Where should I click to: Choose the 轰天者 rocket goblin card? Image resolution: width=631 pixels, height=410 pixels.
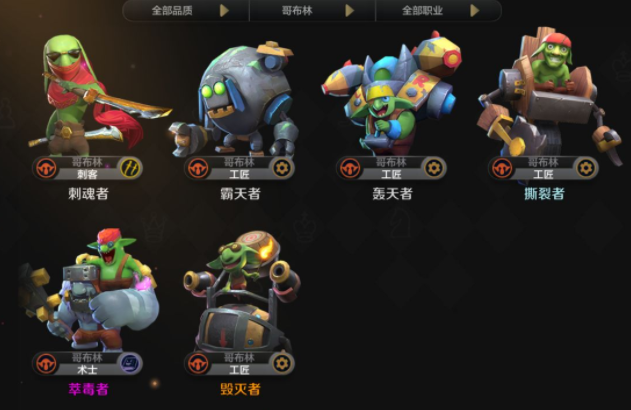[x=391, y=100]
